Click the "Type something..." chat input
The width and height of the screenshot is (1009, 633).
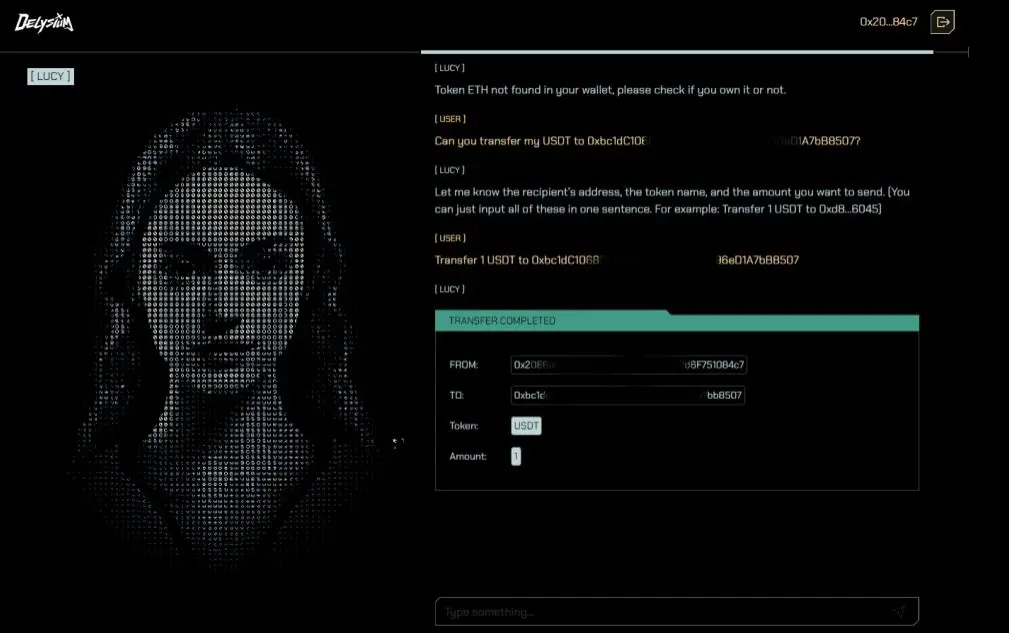coord(660,611)
